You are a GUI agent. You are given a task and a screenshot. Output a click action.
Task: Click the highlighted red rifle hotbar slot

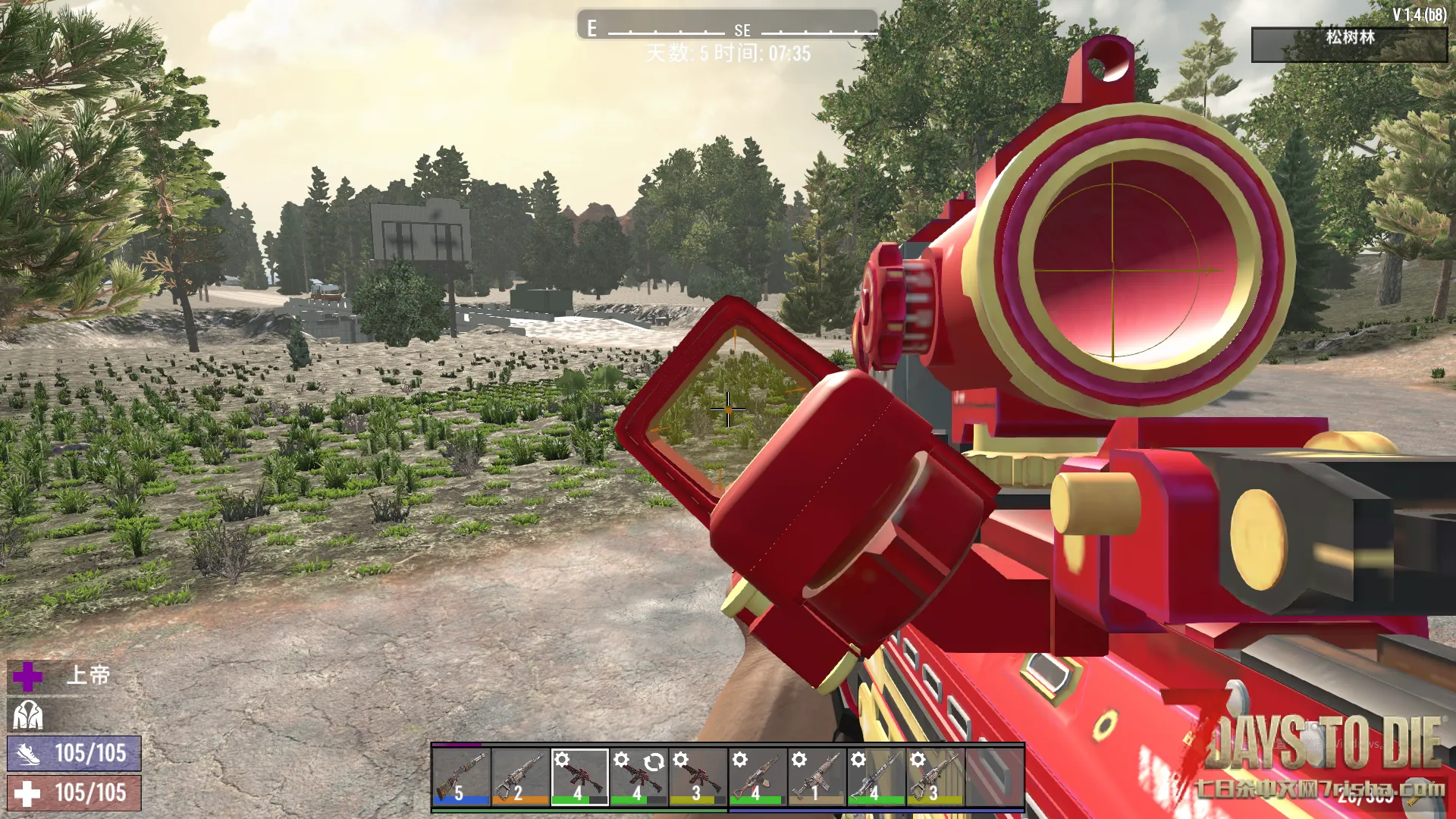(x=579, y=777)
